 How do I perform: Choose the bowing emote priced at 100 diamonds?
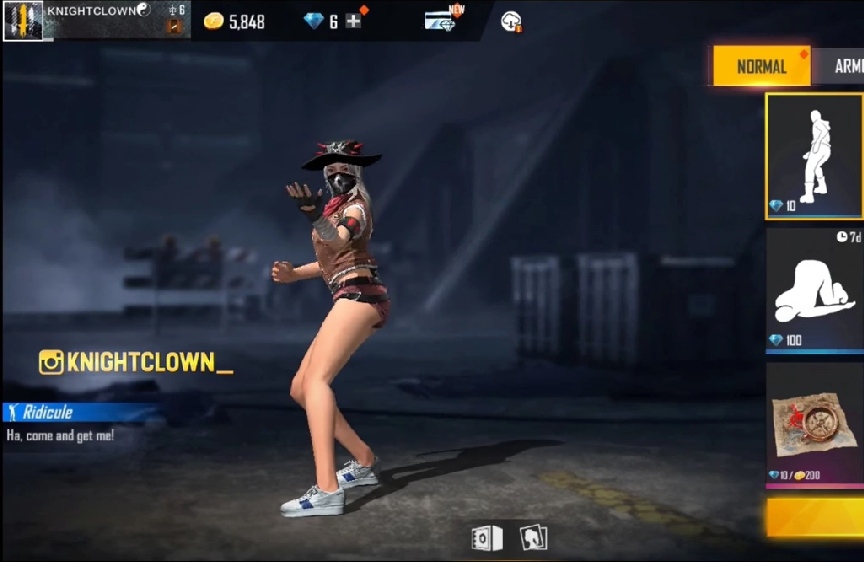(x=814, y=290)
